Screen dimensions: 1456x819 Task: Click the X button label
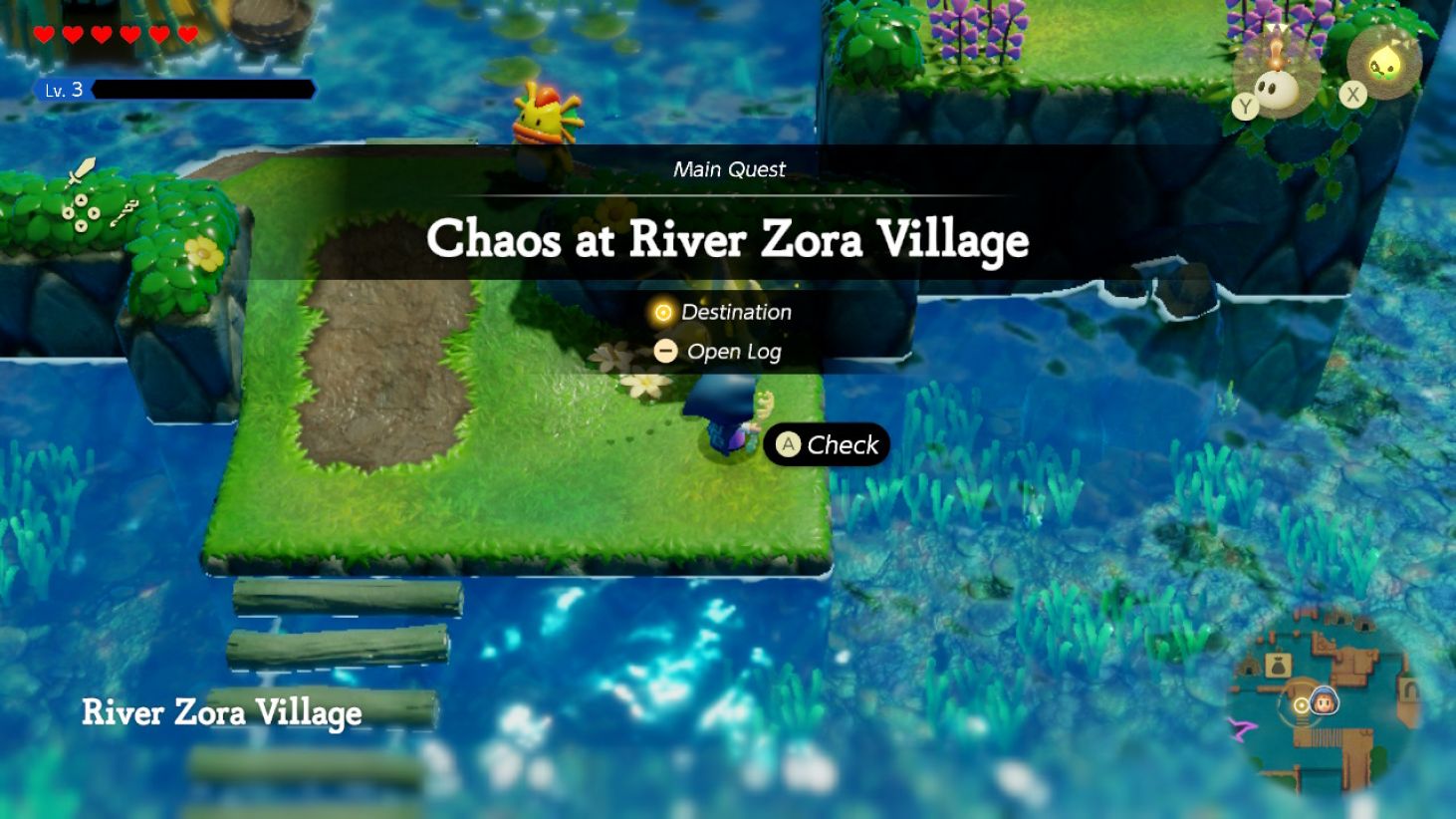[x=1352, y=95]
